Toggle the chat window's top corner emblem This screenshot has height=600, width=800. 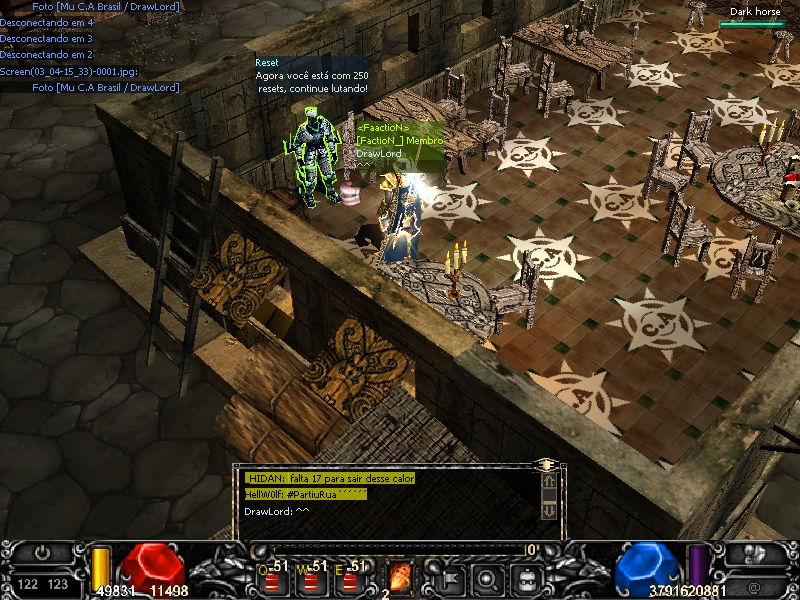[546, 465]
